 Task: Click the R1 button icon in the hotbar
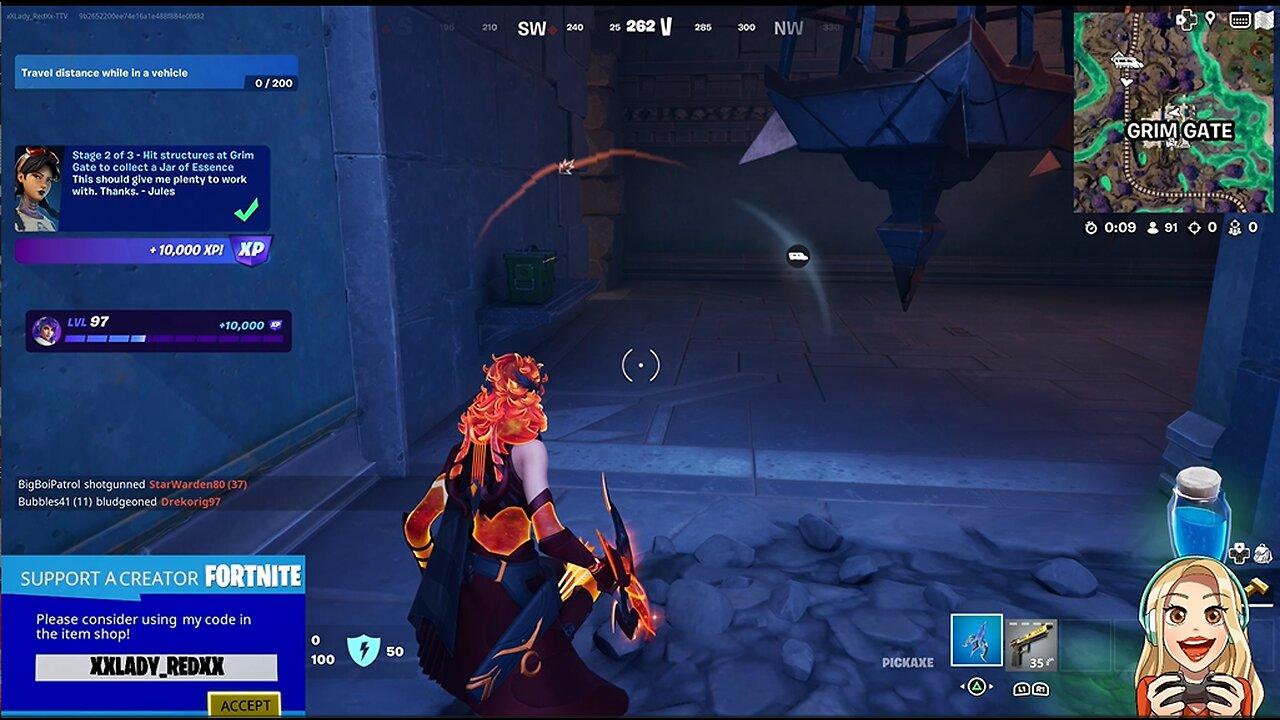click(1041, 690)
